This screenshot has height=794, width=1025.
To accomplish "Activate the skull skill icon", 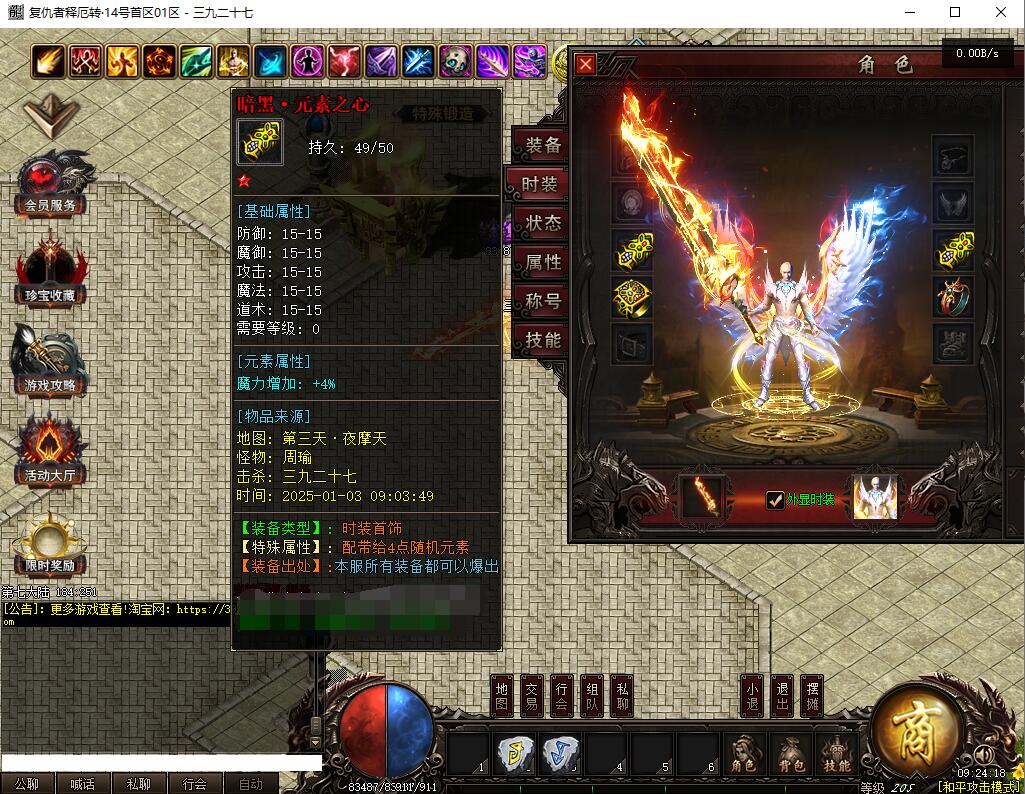I will pyautogui.click(x=456, y=62).
